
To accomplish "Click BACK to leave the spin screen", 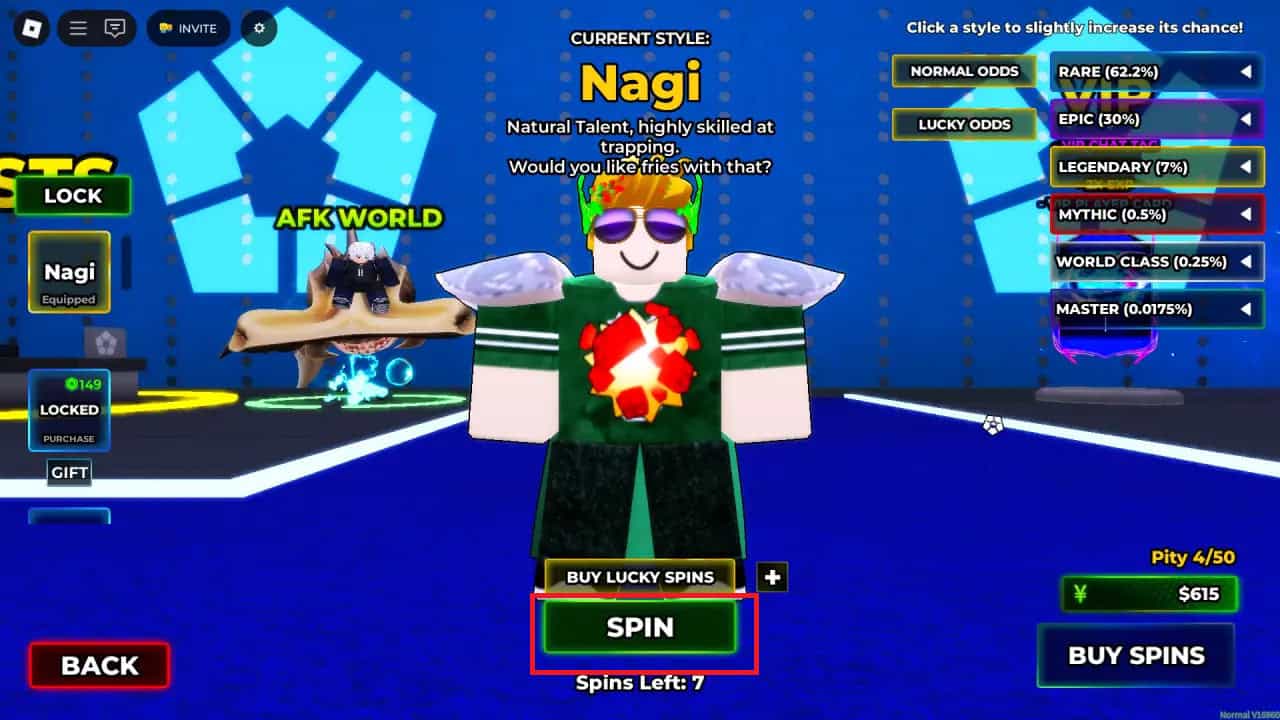I will click(x=97, y=664).
